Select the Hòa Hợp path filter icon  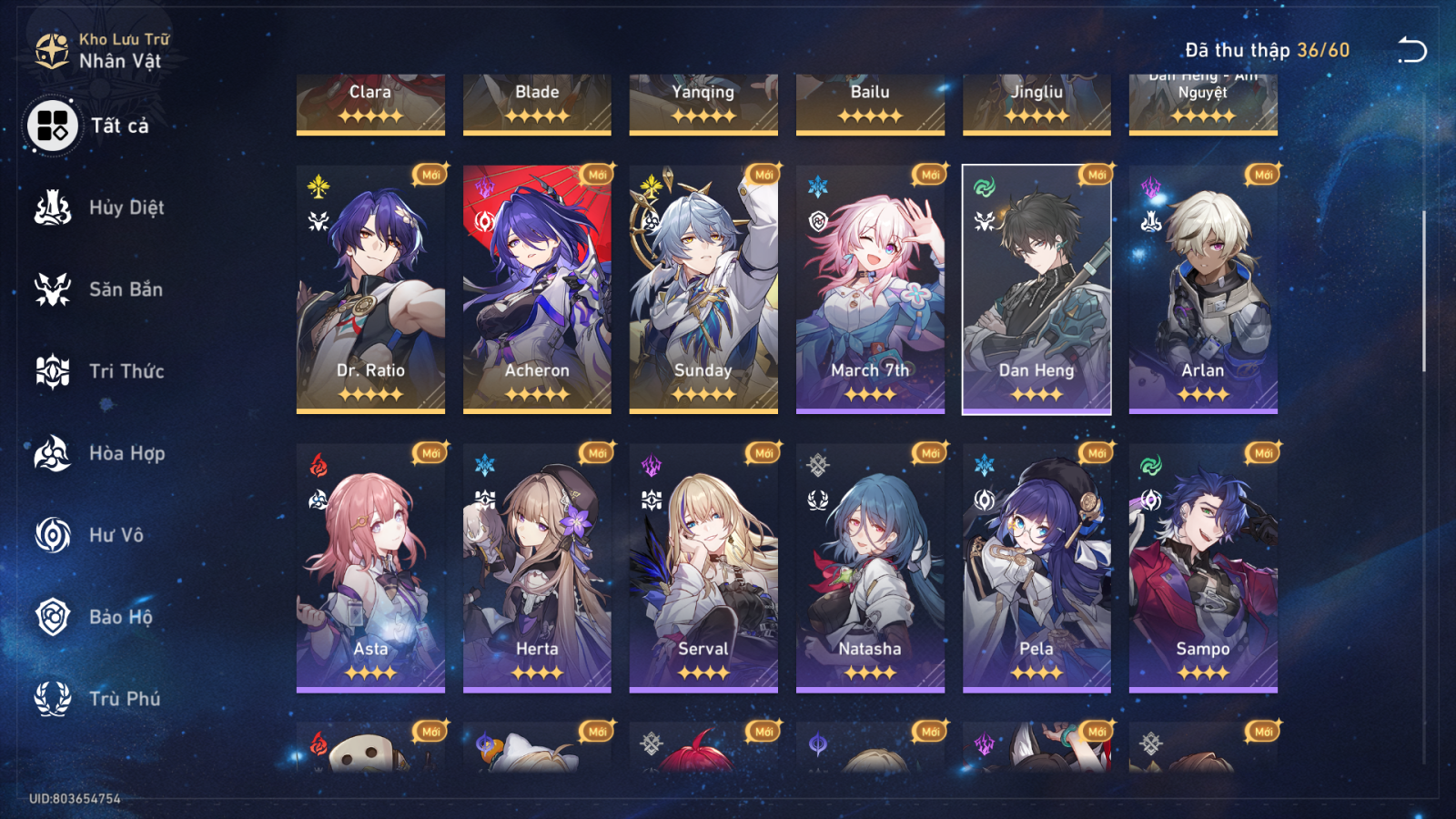tap(53, 453)
